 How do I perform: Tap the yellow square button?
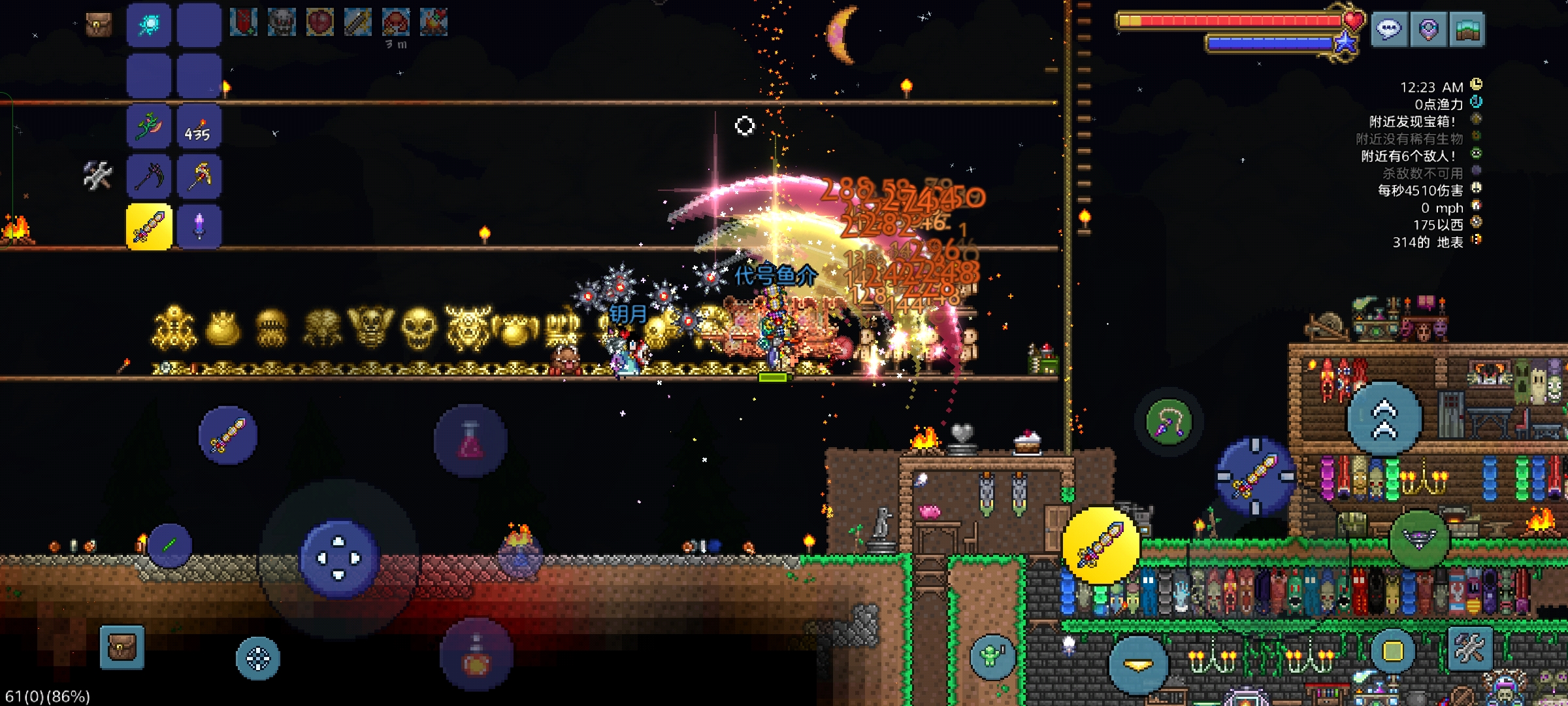pos(1392,651)
